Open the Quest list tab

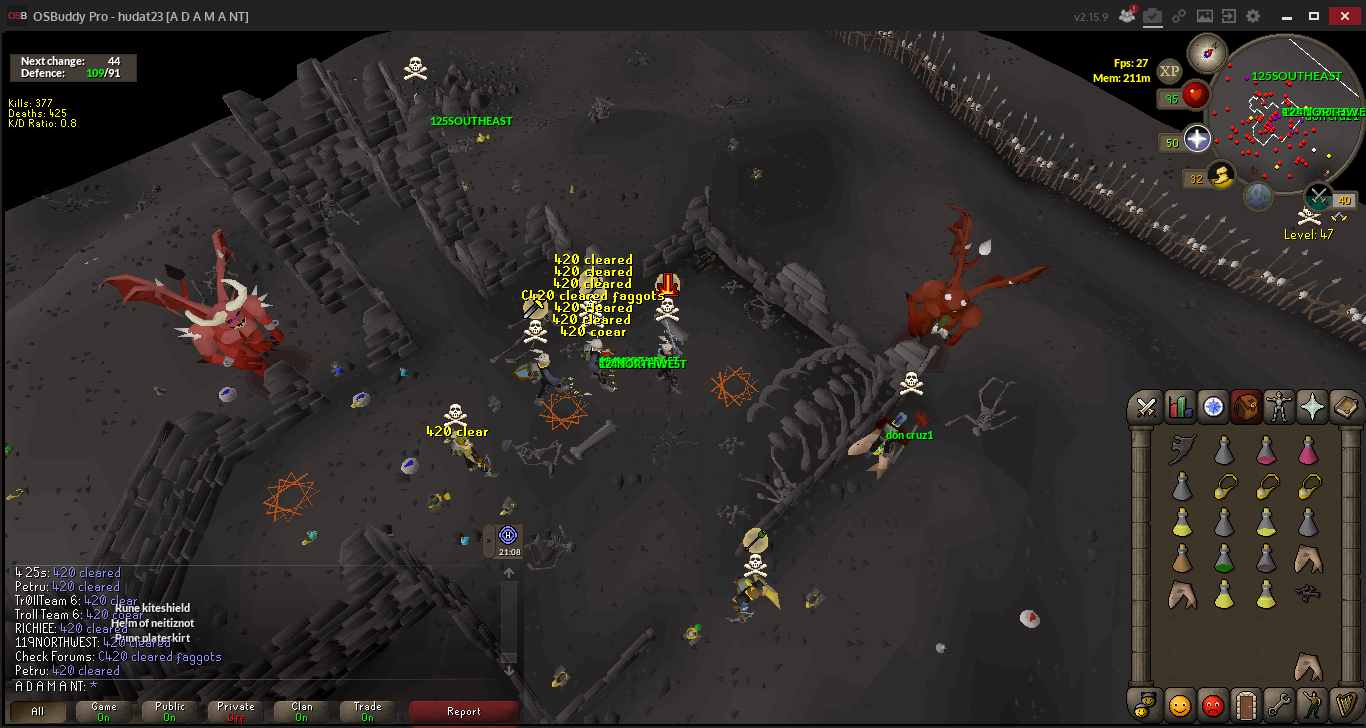1213,407
